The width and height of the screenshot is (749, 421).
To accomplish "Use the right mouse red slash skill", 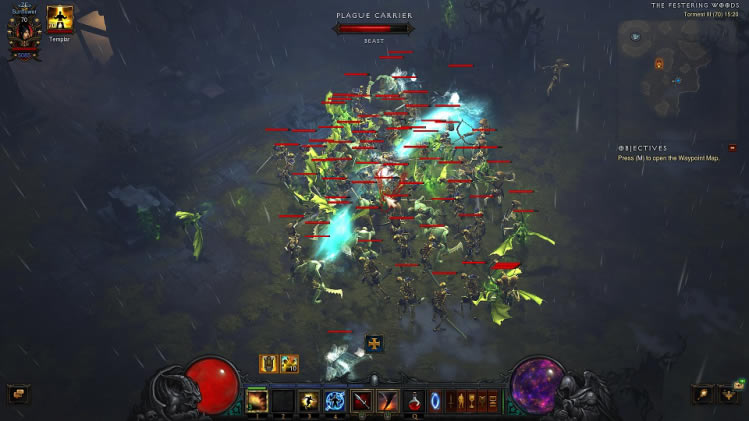I will (x=388, y=401).
